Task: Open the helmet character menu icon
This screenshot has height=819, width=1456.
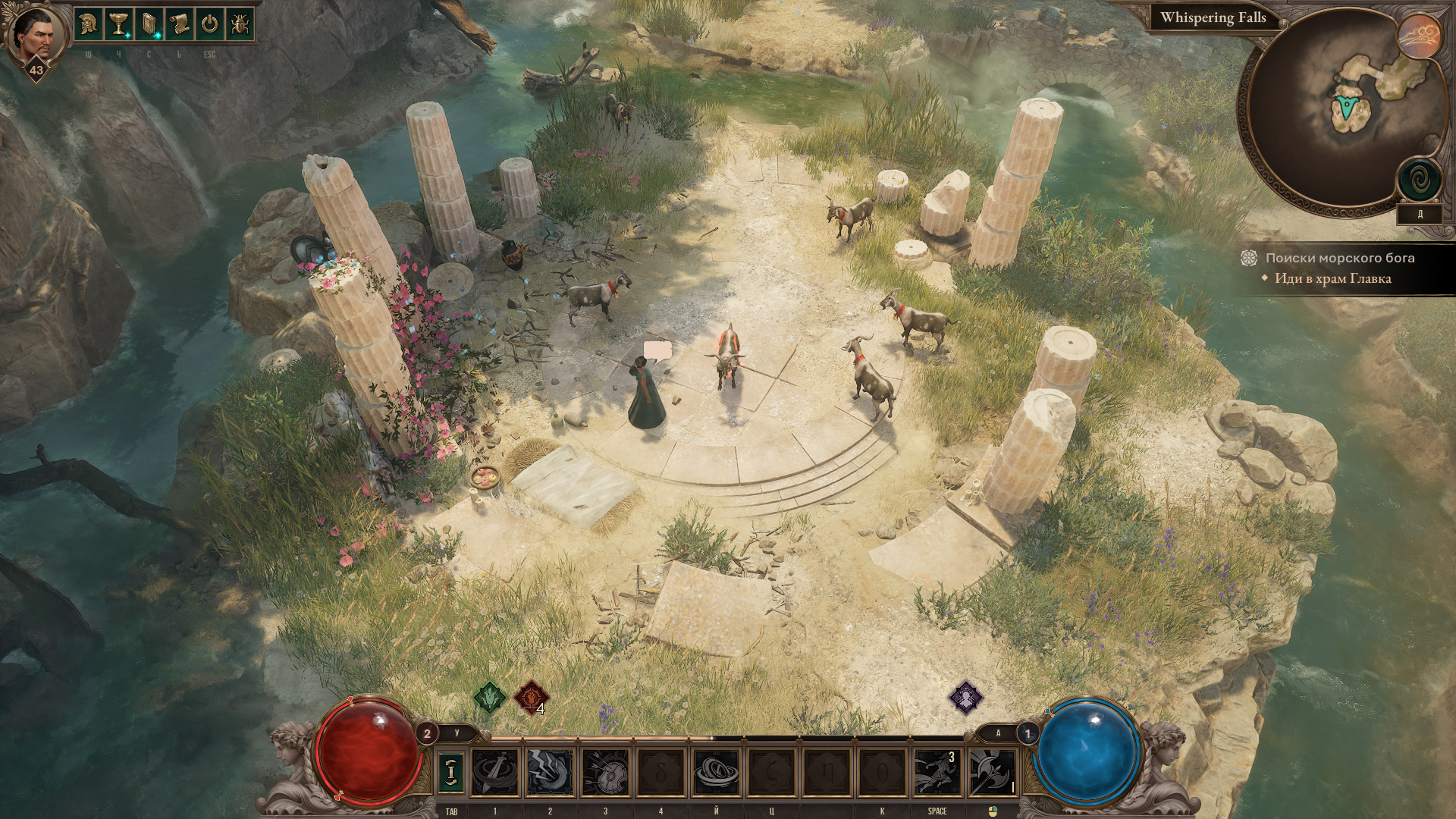Action: (x=89, y=24)
